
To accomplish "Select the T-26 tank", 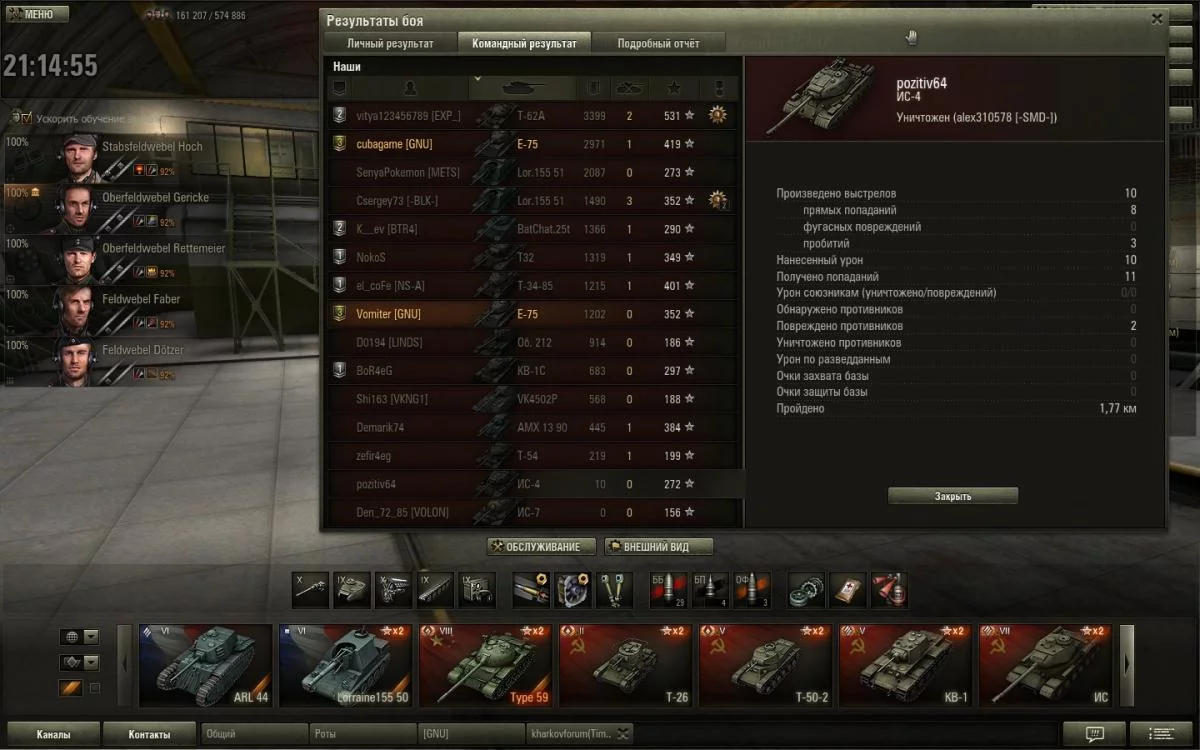I will pos(625,666).
